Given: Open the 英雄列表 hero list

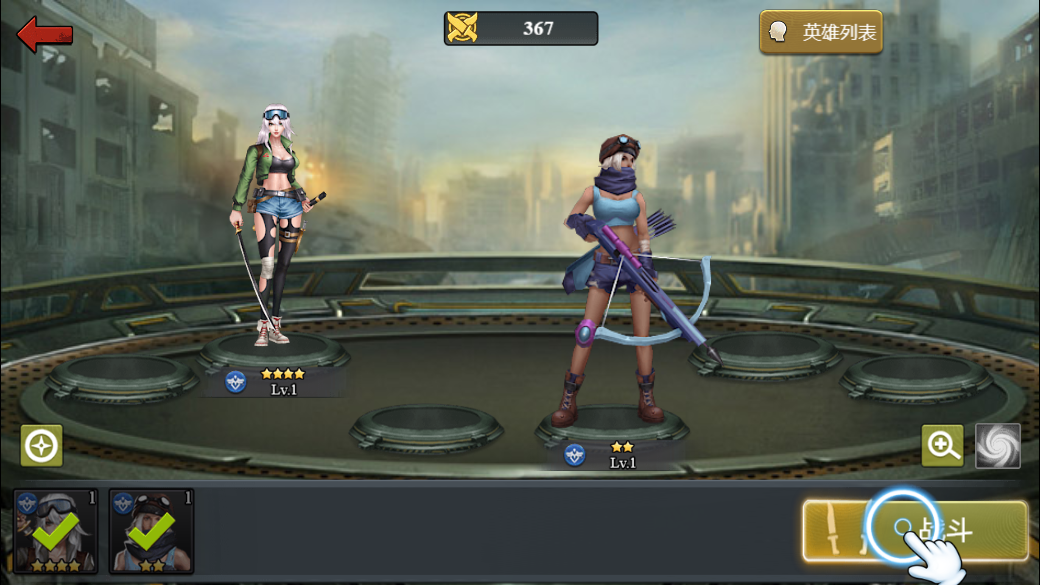Looking at the screenshot, I should click(x=821, y=33).
